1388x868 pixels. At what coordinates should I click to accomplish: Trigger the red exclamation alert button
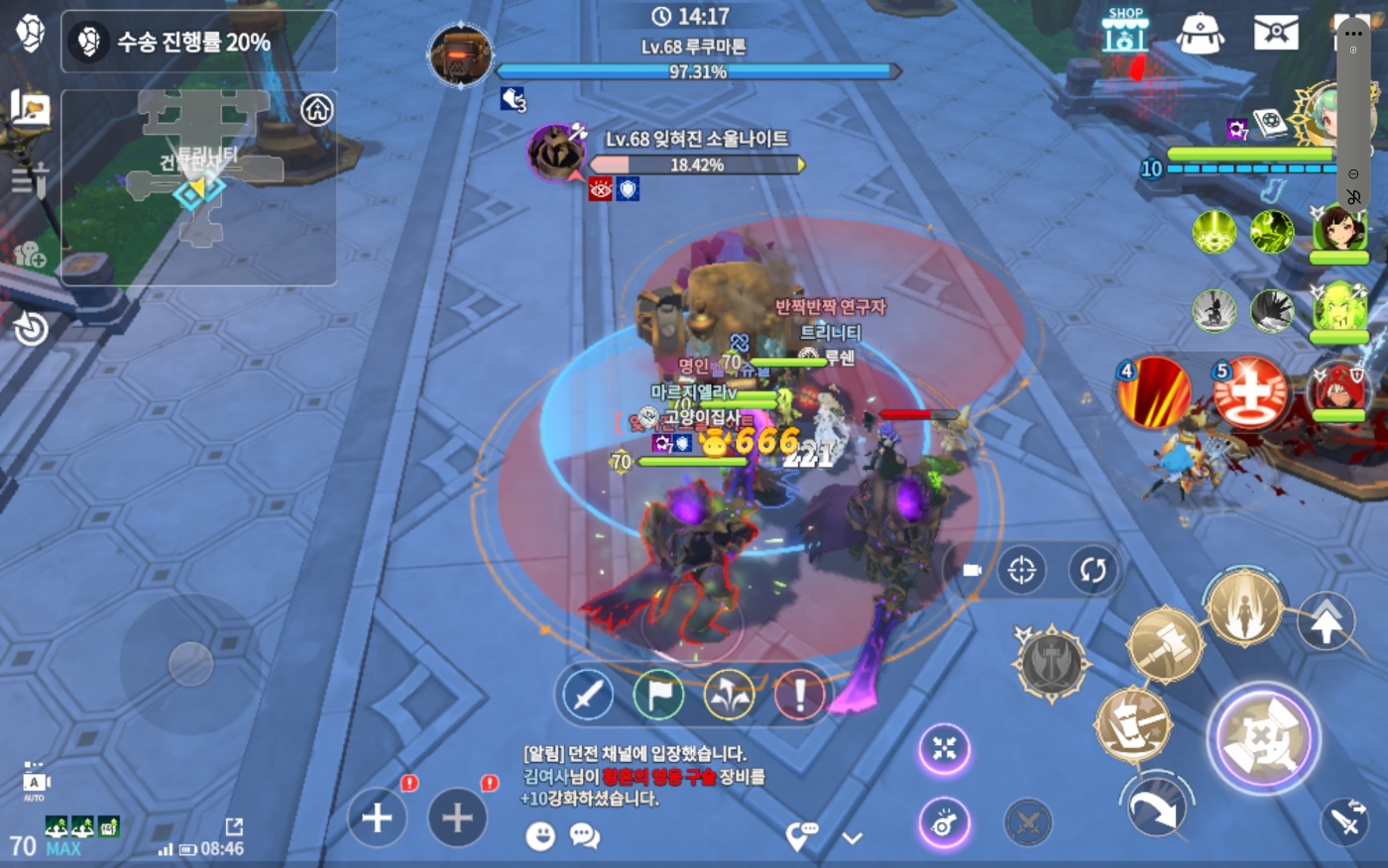tap(799, 695)
